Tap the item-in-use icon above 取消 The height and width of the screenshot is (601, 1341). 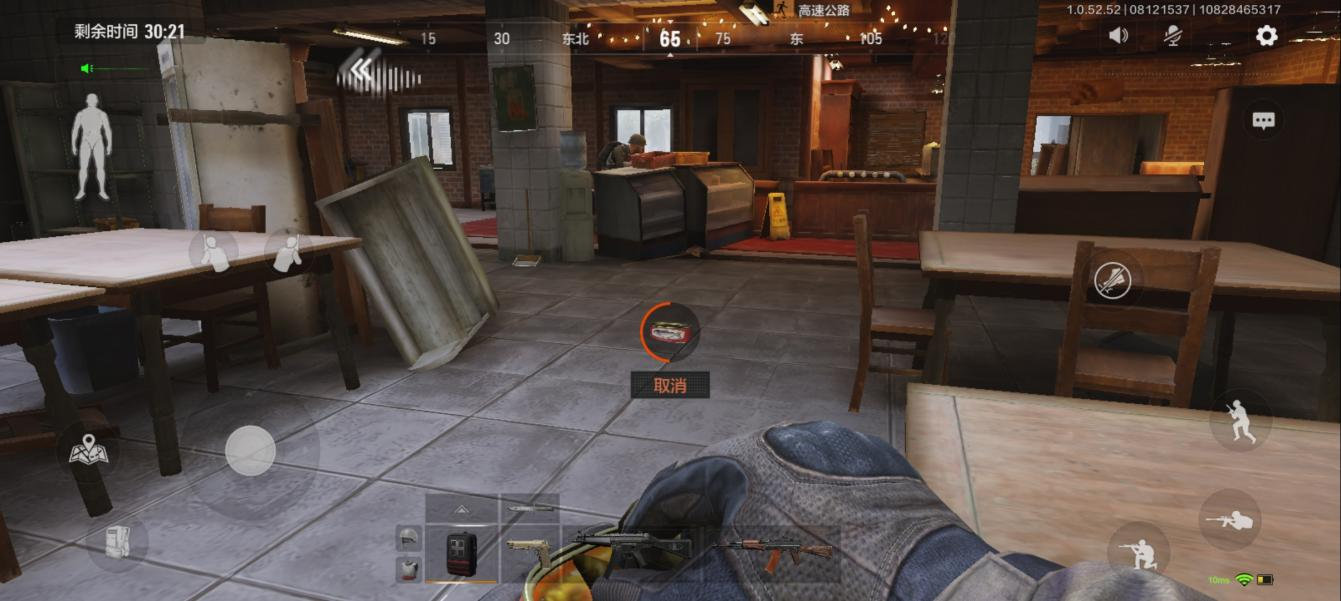[x=670, y=331]
